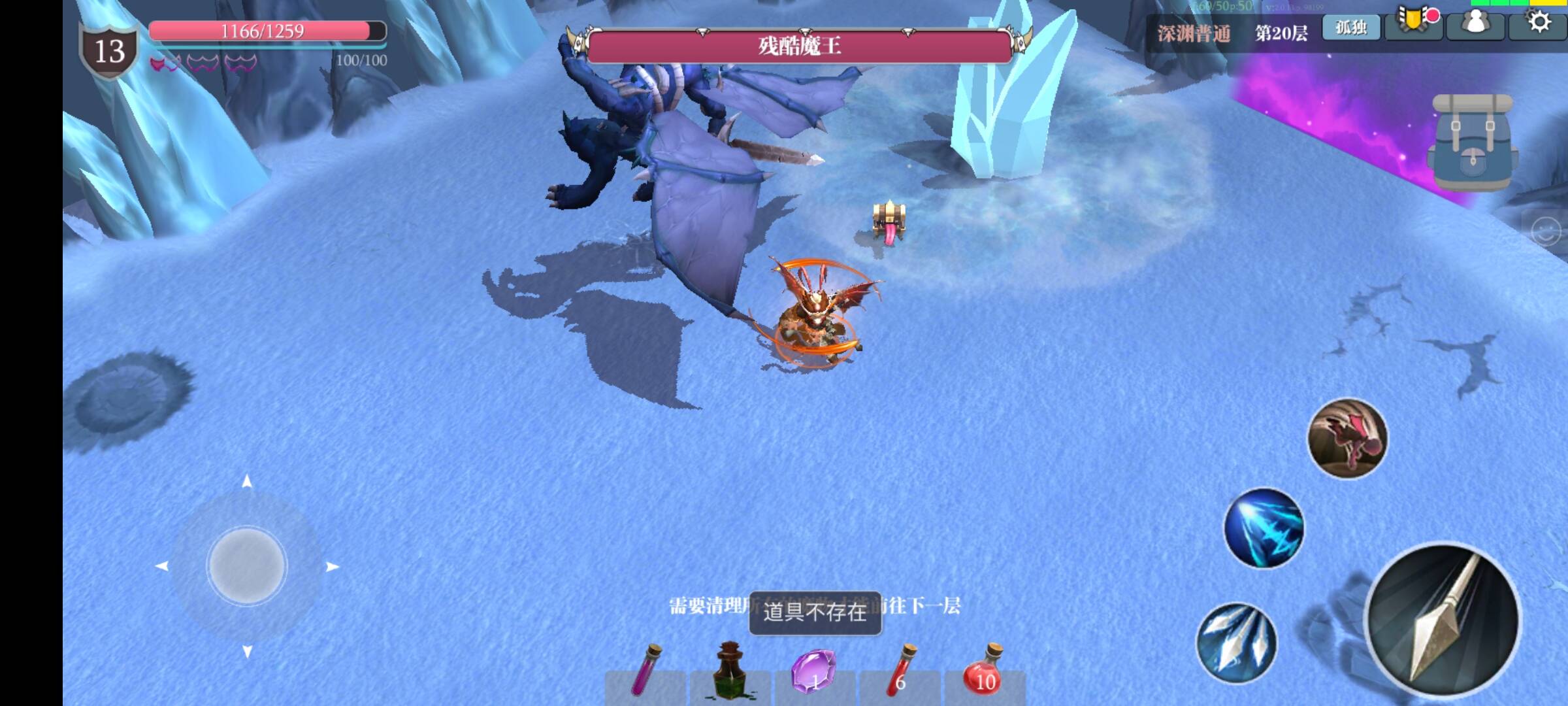
Task: Open the settings gear menu
Action: pos(1539,22)
